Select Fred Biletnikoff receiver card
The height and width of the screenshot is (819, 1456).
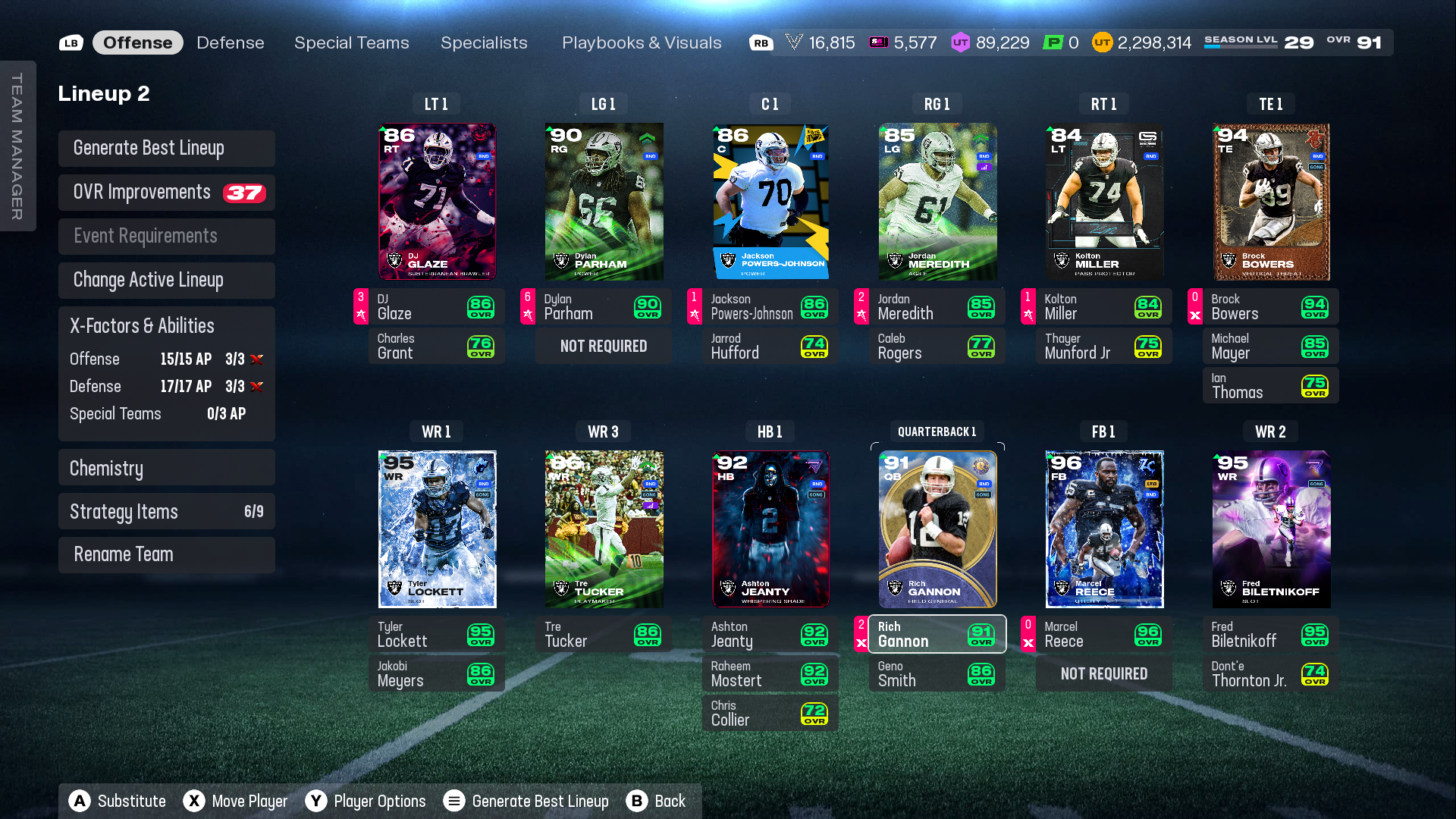click(1271, 529)
